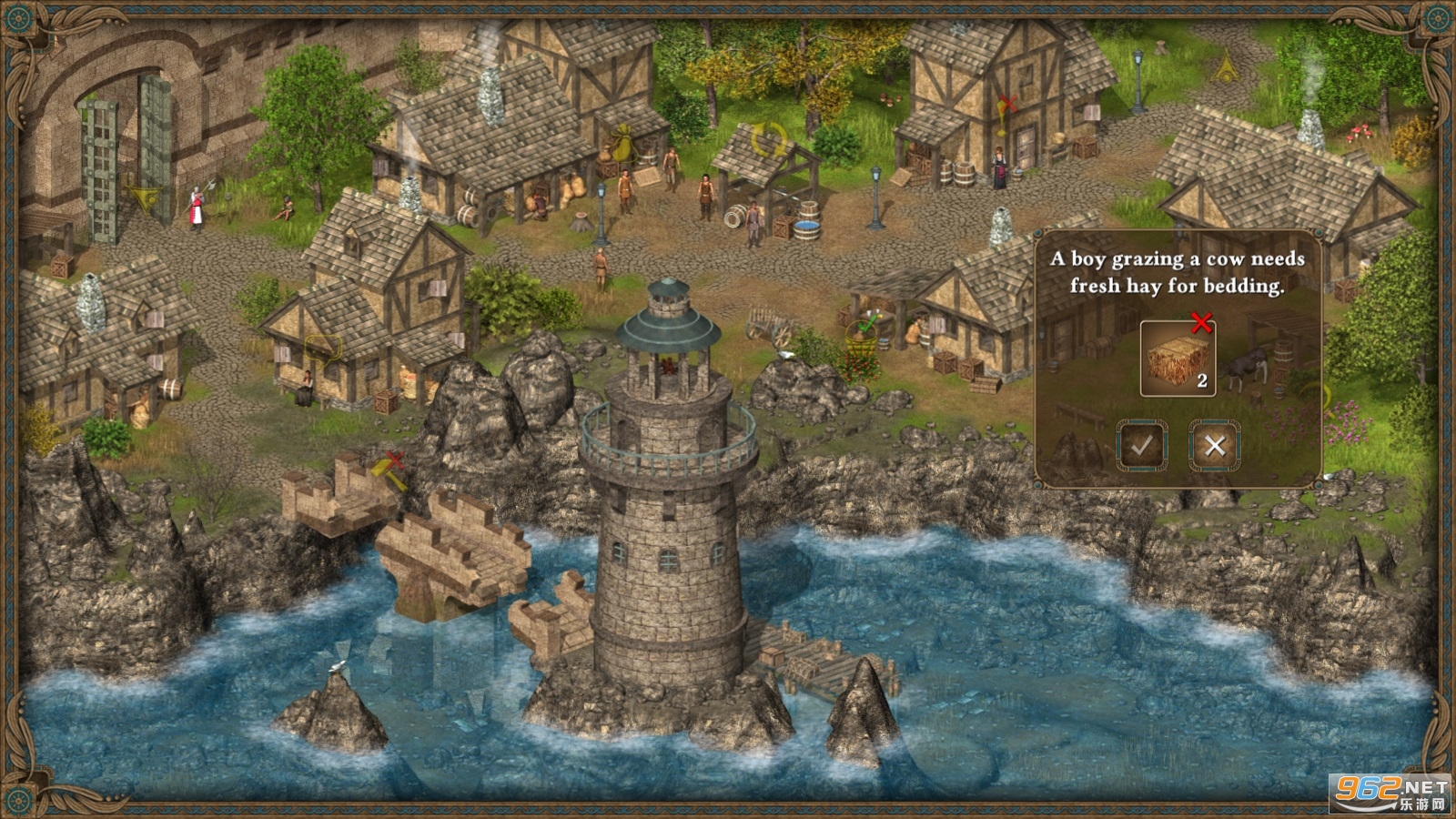Confirm the hay request with the checkmark button

1142,445
